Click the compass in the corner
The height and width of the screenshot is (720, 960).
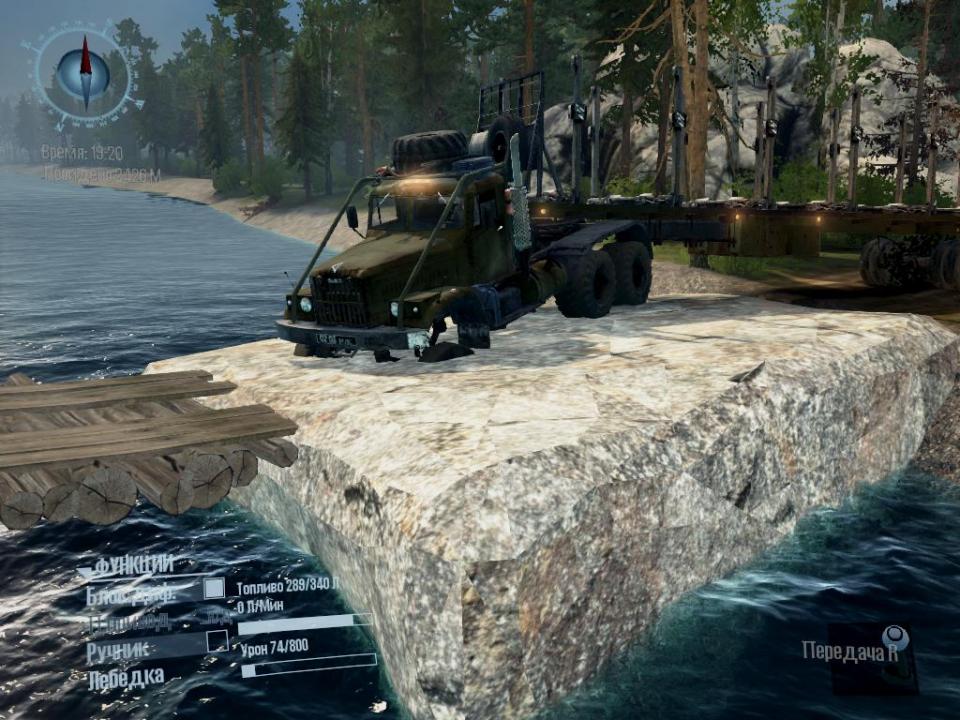pos(85,73)
